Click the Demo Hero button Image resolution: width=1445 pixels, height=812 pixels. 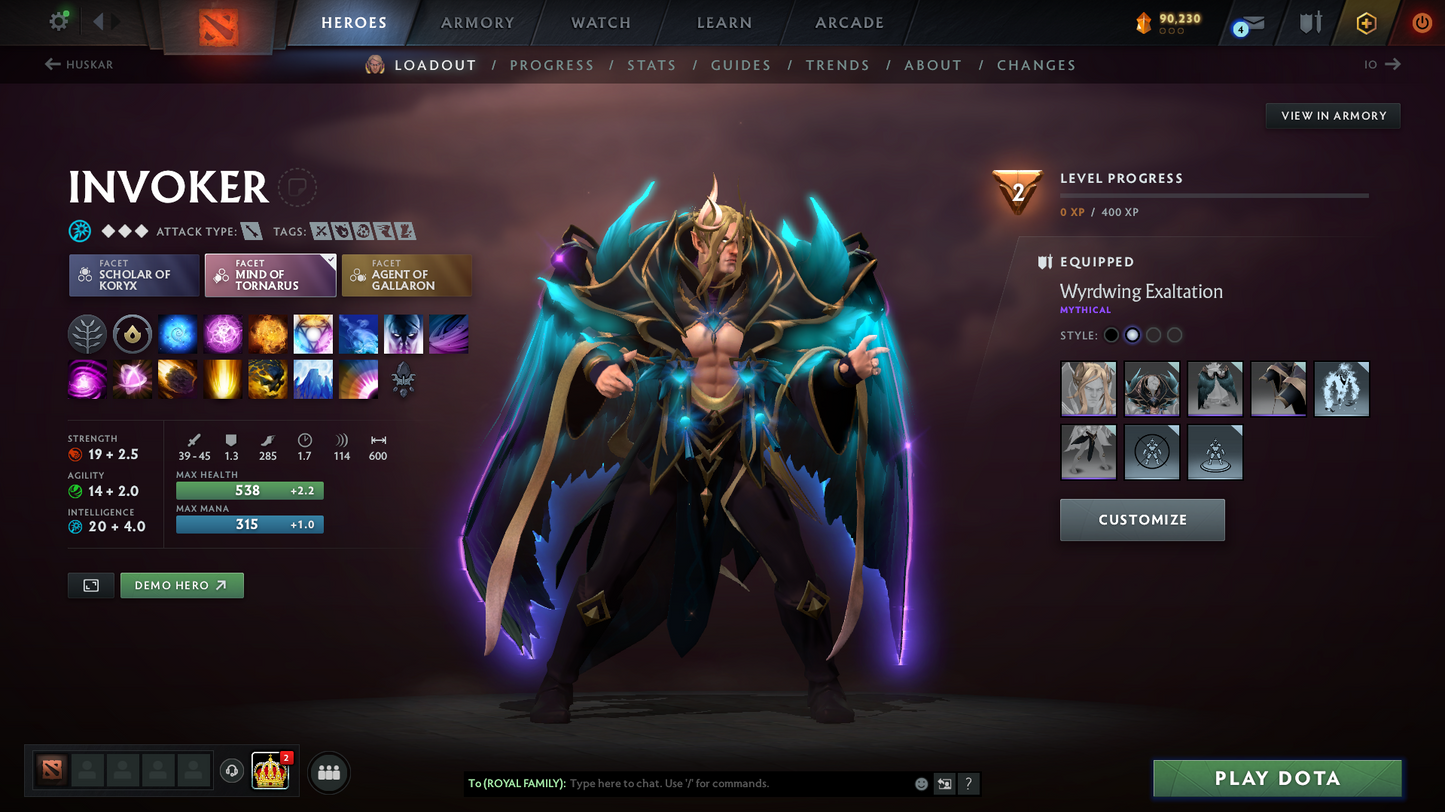click(181, 585)
